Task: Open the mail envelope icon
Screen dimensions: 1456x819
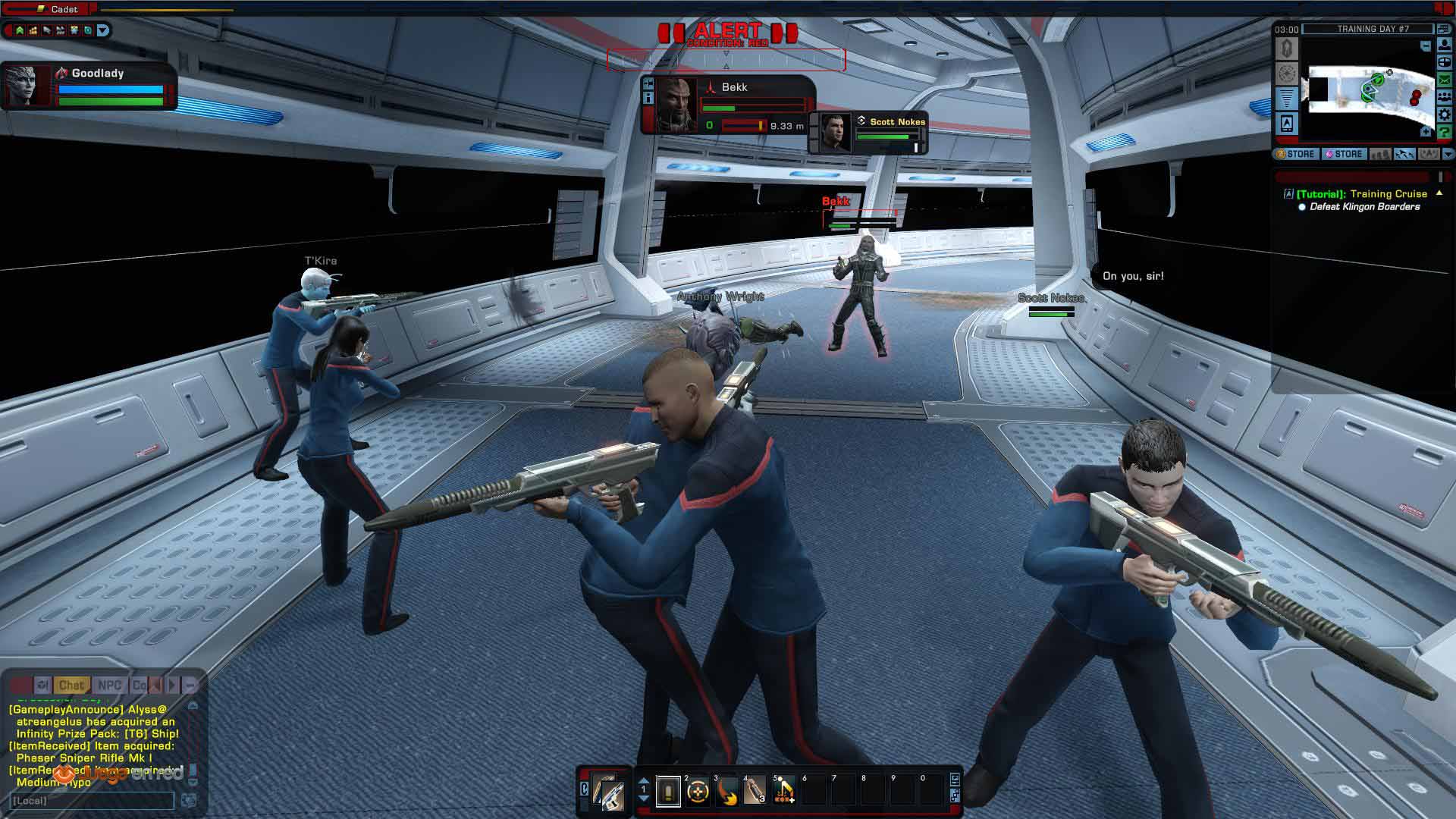Action: coord(1445,80)
